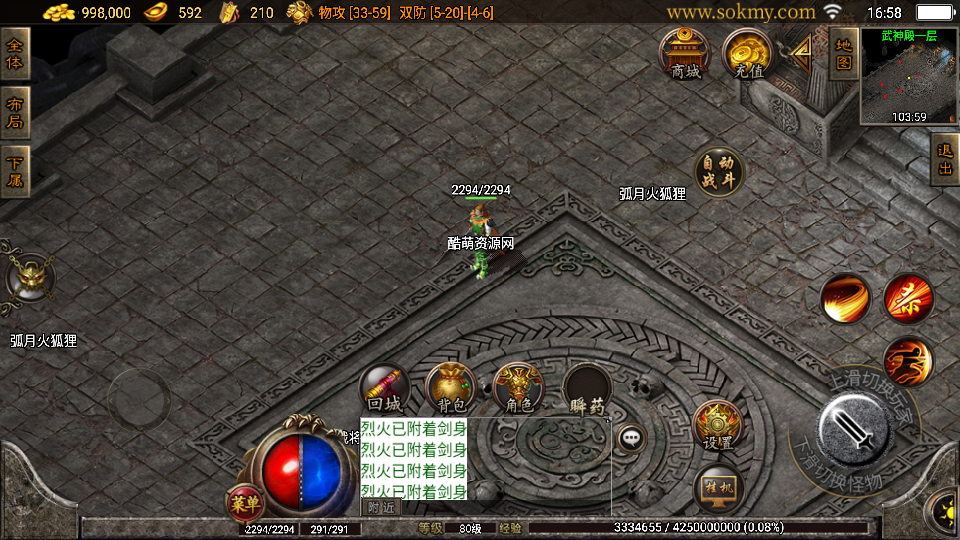Select the 下属 tab
The image size is (960, 540).
pos(15,172)
